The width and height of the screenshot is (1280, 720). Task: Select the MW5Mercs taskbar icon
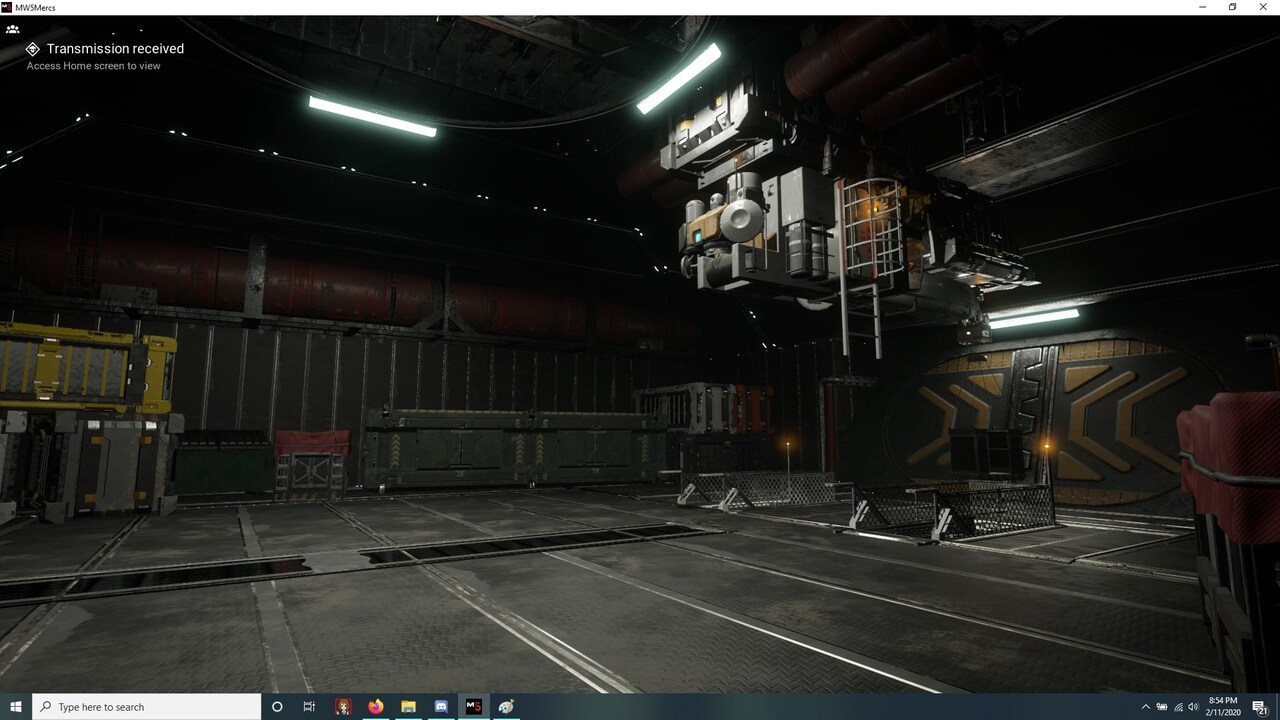coord(472,707)
